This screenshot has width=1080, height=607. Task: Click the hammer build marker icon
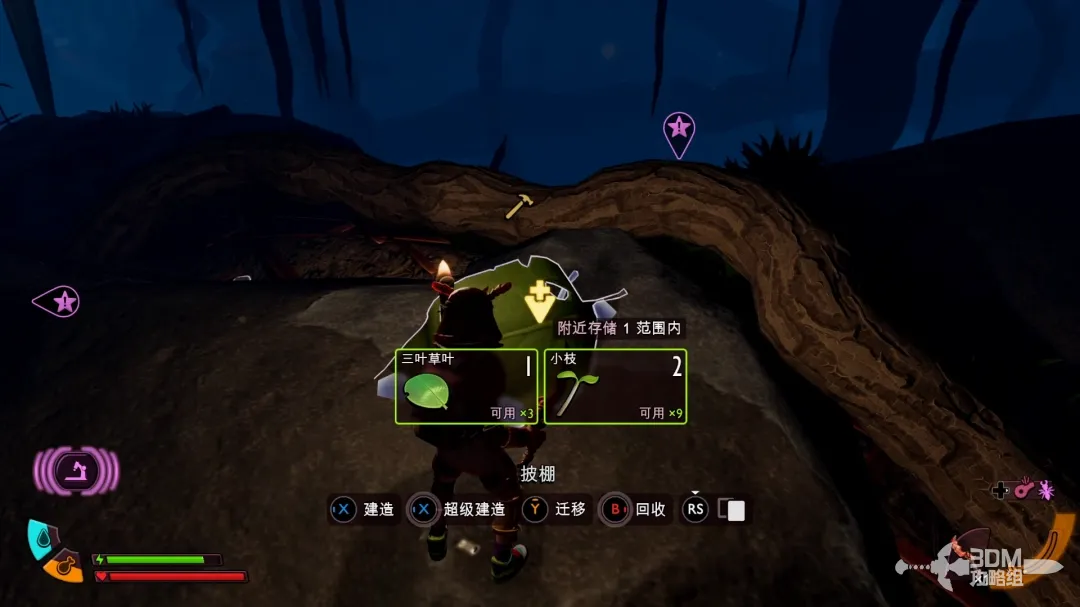point(518,206)
